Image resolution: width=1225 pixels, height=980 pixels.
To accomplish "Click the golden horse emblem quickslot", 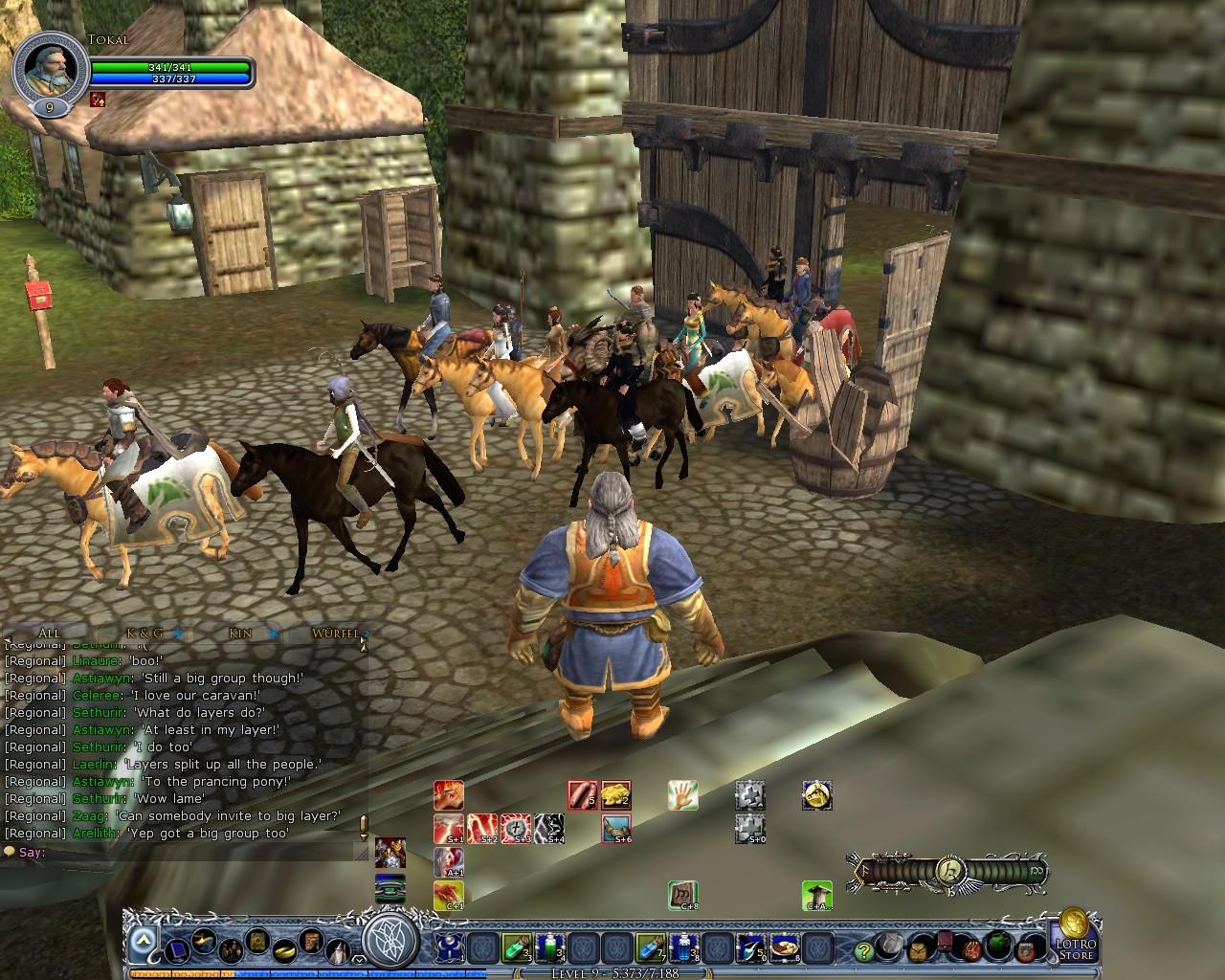I will (817, 794).
